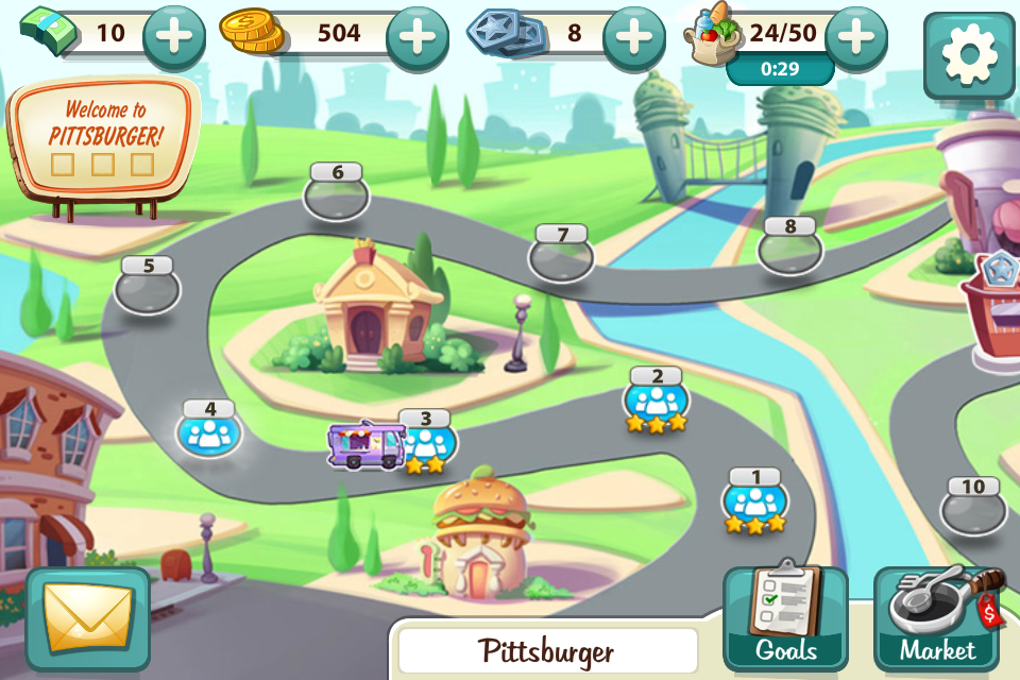This screenshot has height=680, width=1020.
Task: Add more green cash with plus button
Action: tap(174, 37)
